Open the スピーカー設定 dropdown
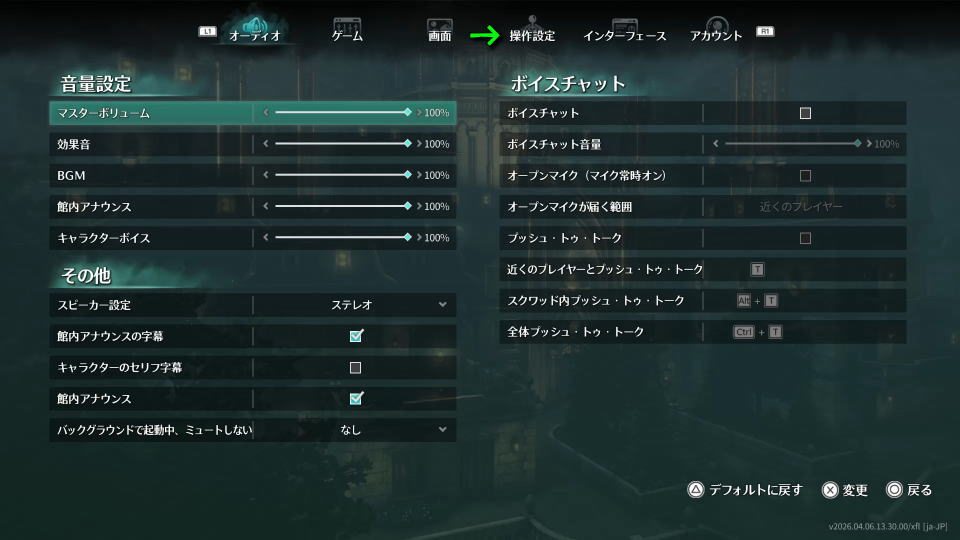This screenshot has width=960, height=540. point(355,304)
